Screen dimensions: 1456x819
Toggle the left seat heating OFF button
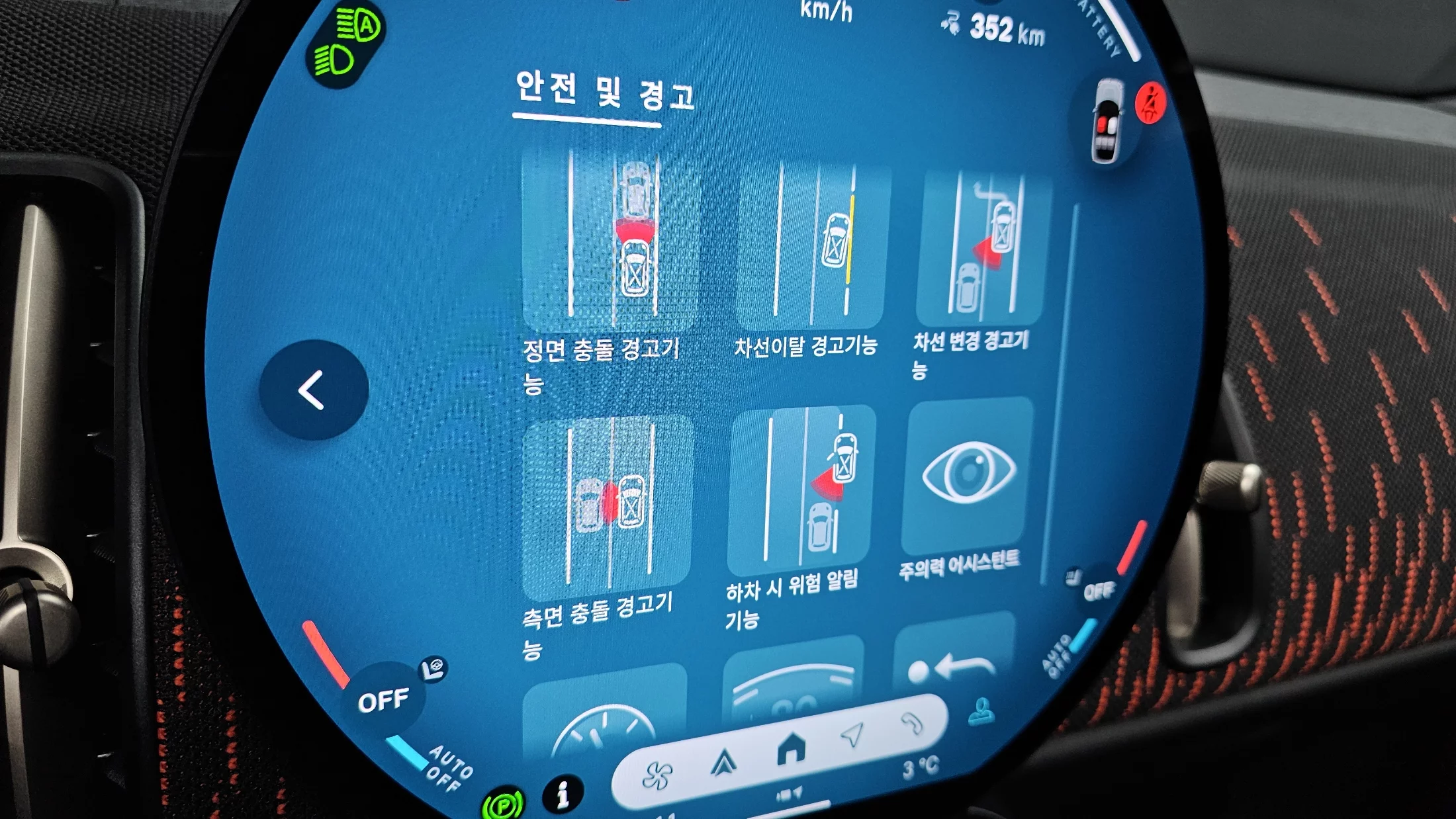coord(384,700)
